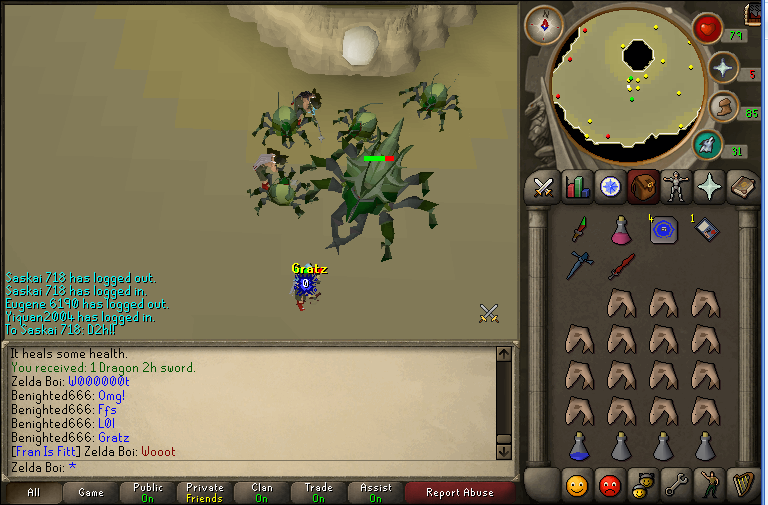The width and height of the screenshot is (768, 505).
Task: Open the Magic spellbook tab
Action: (x=742, y=186)
